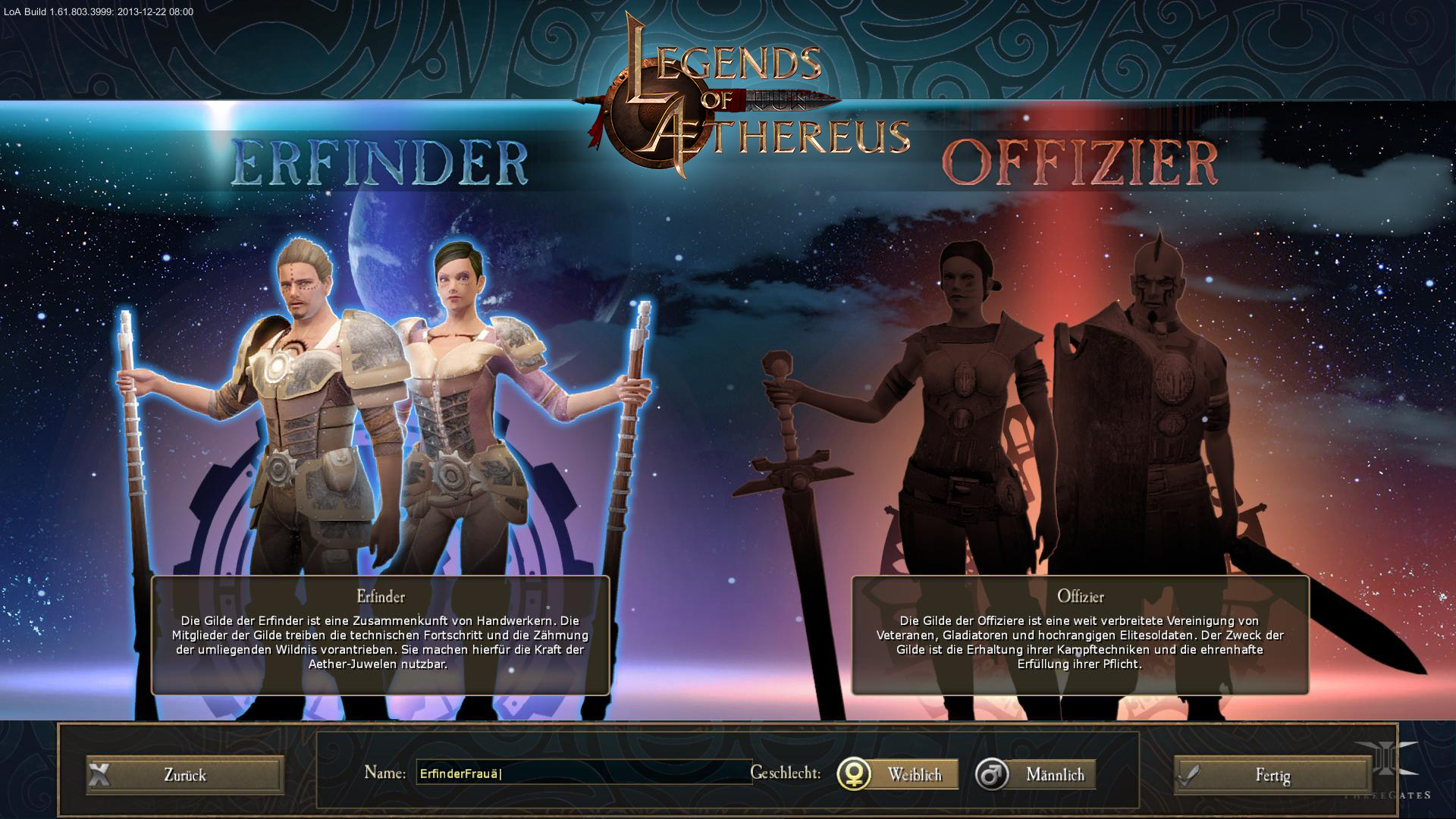Choose Männlich gender option
The width and height of the screenshot is (1456, 819).
[x=1036, y=775]
